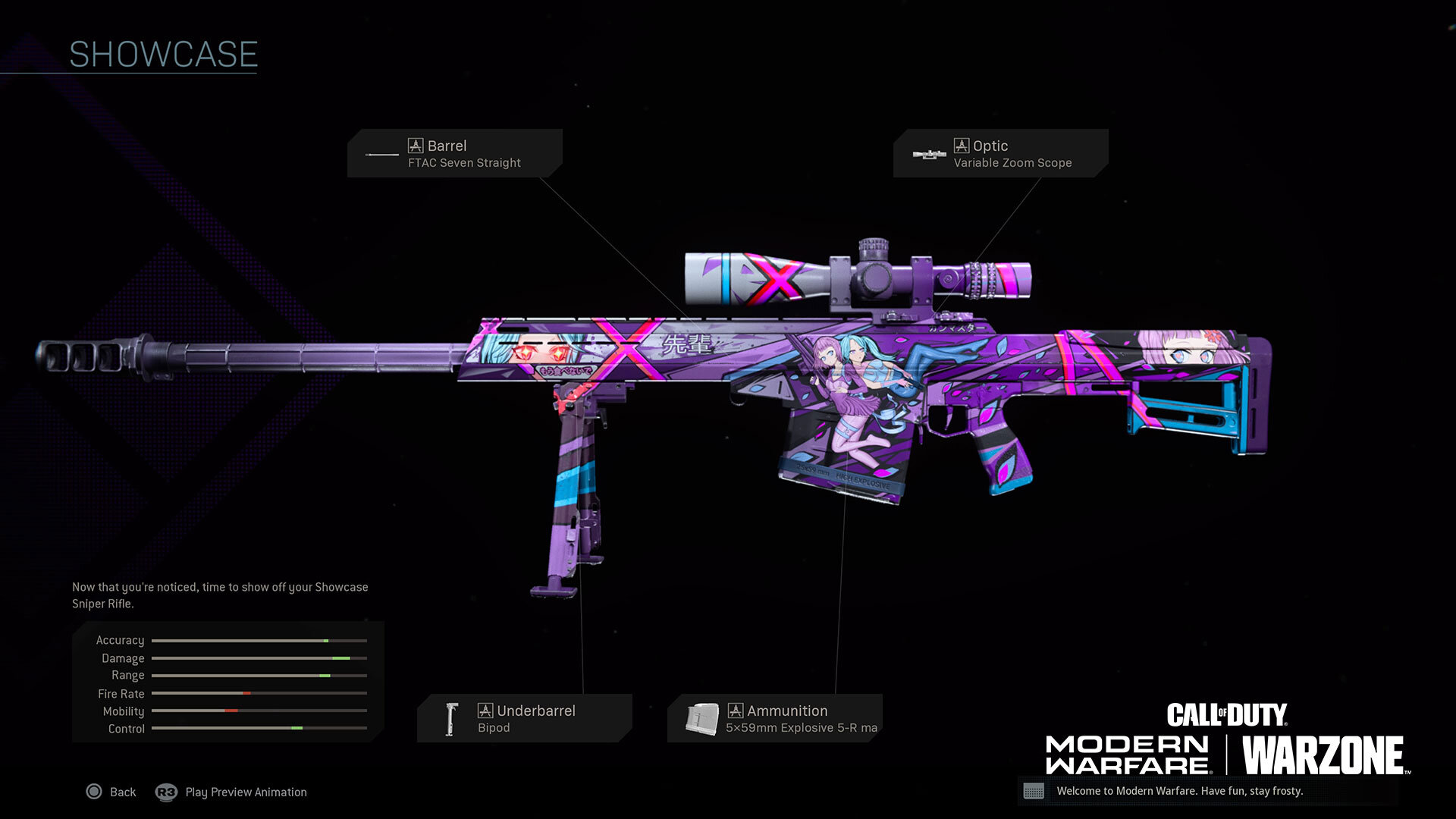
Task: Play Preview Animation for the weapon
Action: click(x=232, y=792)
